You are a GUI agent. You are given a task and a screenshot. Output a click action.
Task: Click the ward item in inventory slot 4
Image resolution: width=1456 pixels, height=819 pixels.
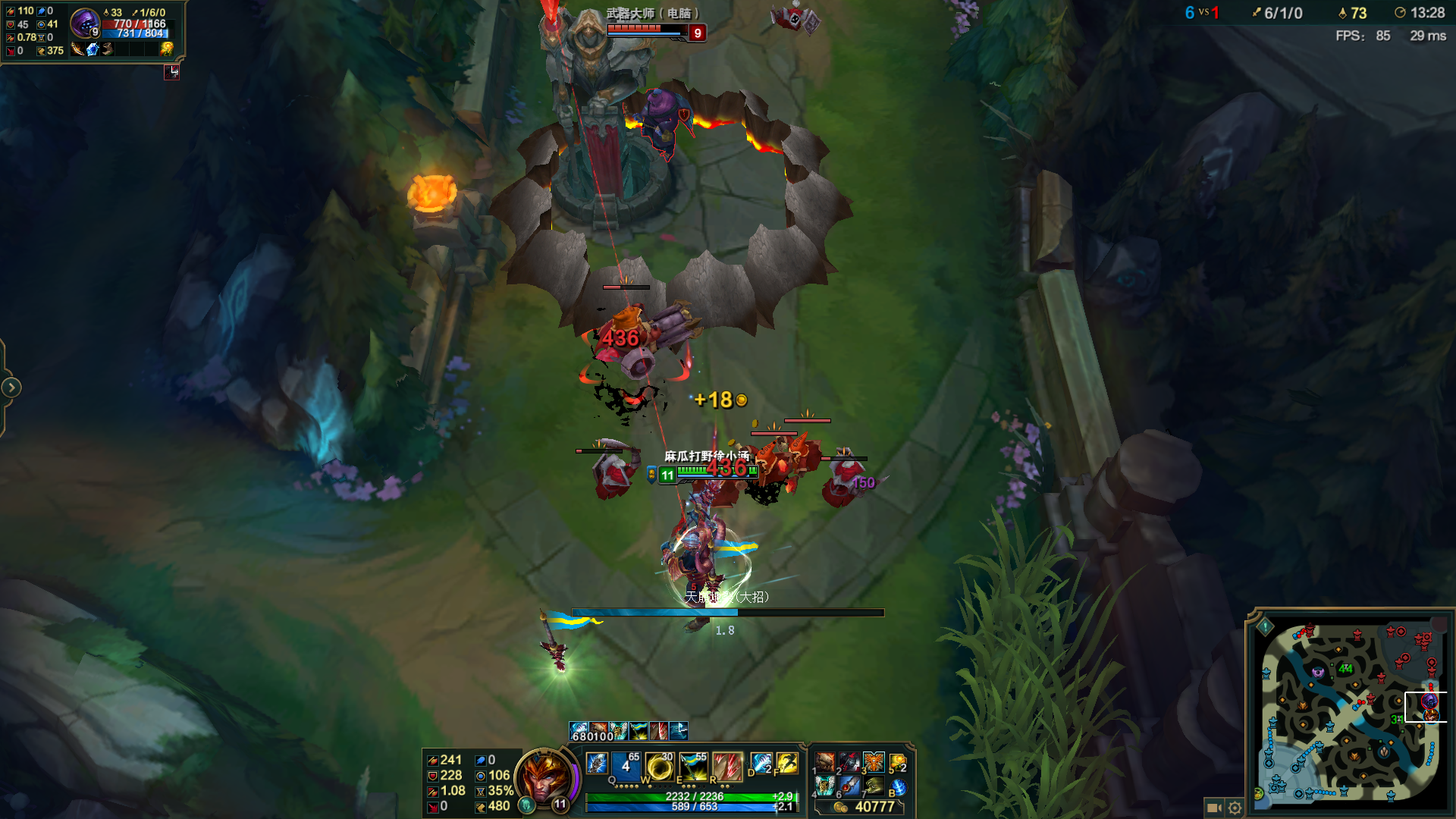pos(824,786)
